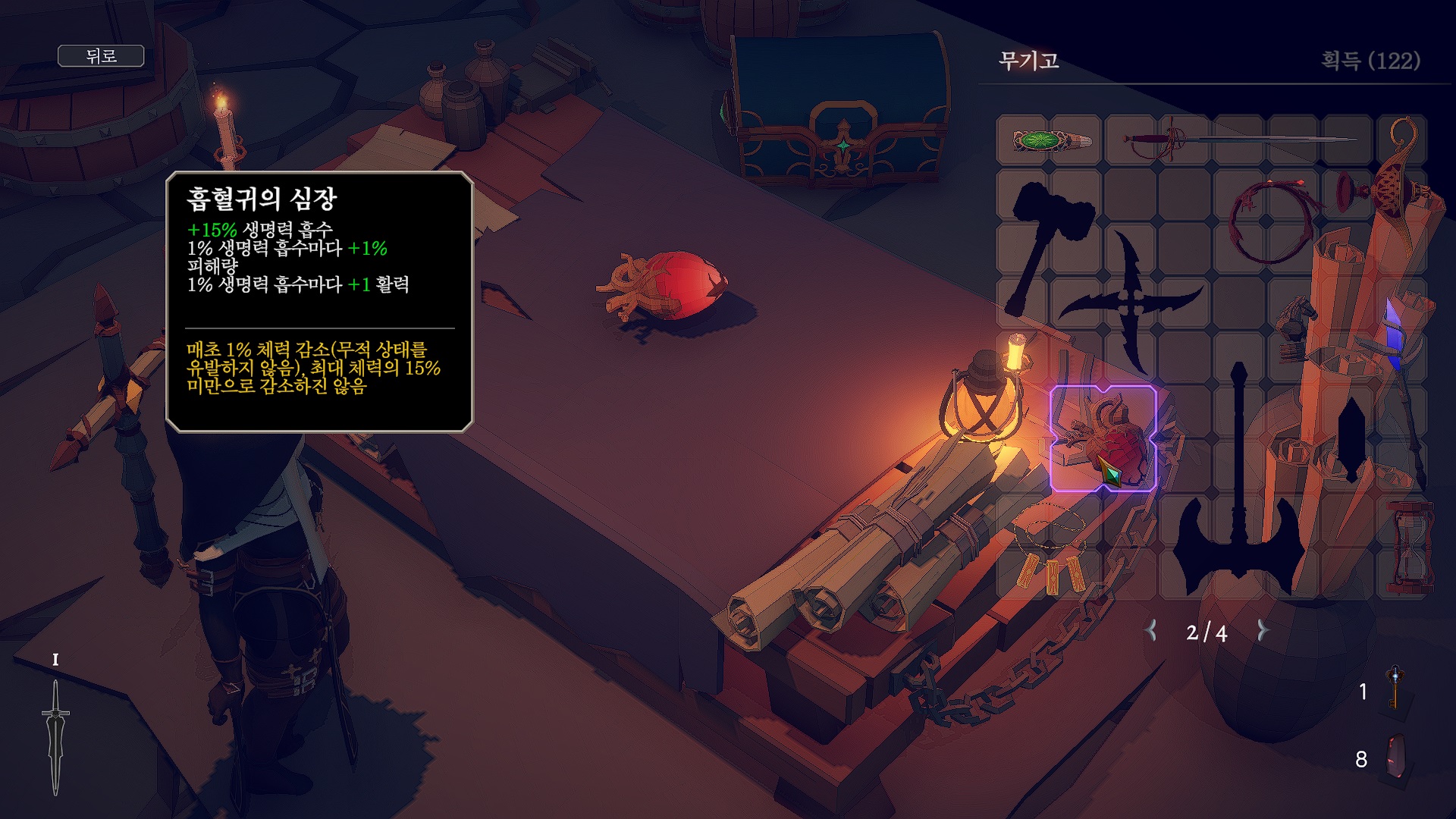
Task: Select the vampire heart item
Action: 1103,439
